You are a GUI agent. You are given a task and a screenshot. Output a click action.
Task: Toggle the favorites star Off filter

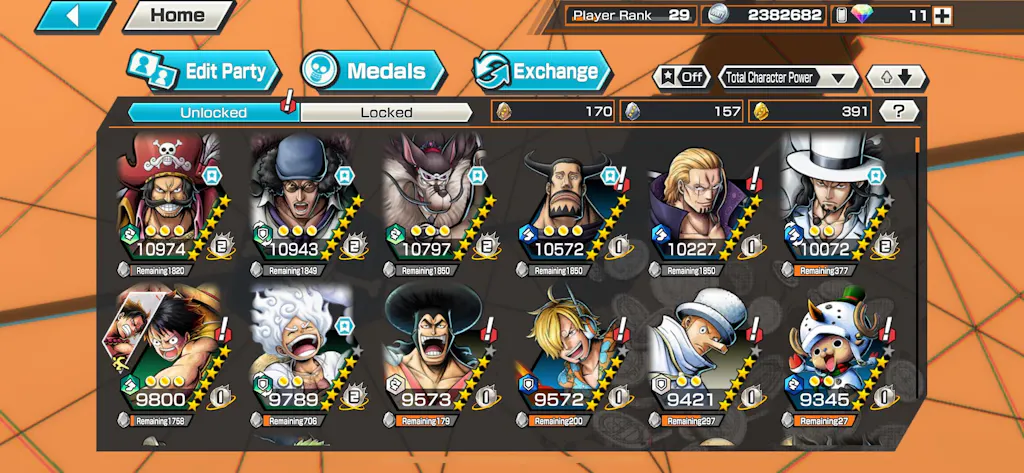coord(682,77)
